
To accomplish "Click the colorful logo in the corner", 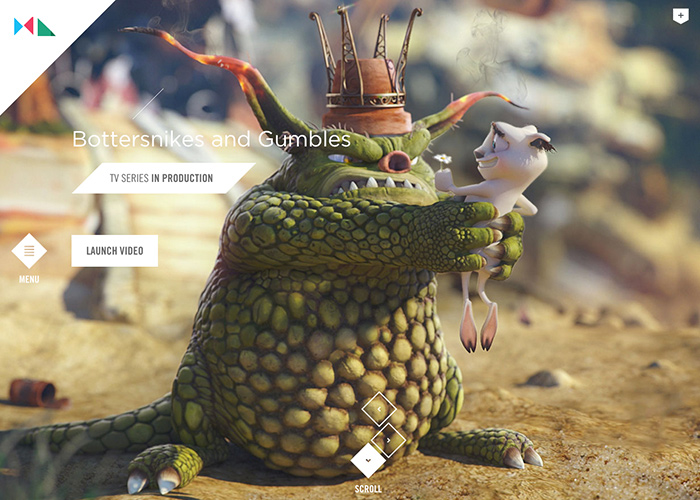I will click(34, 27).
